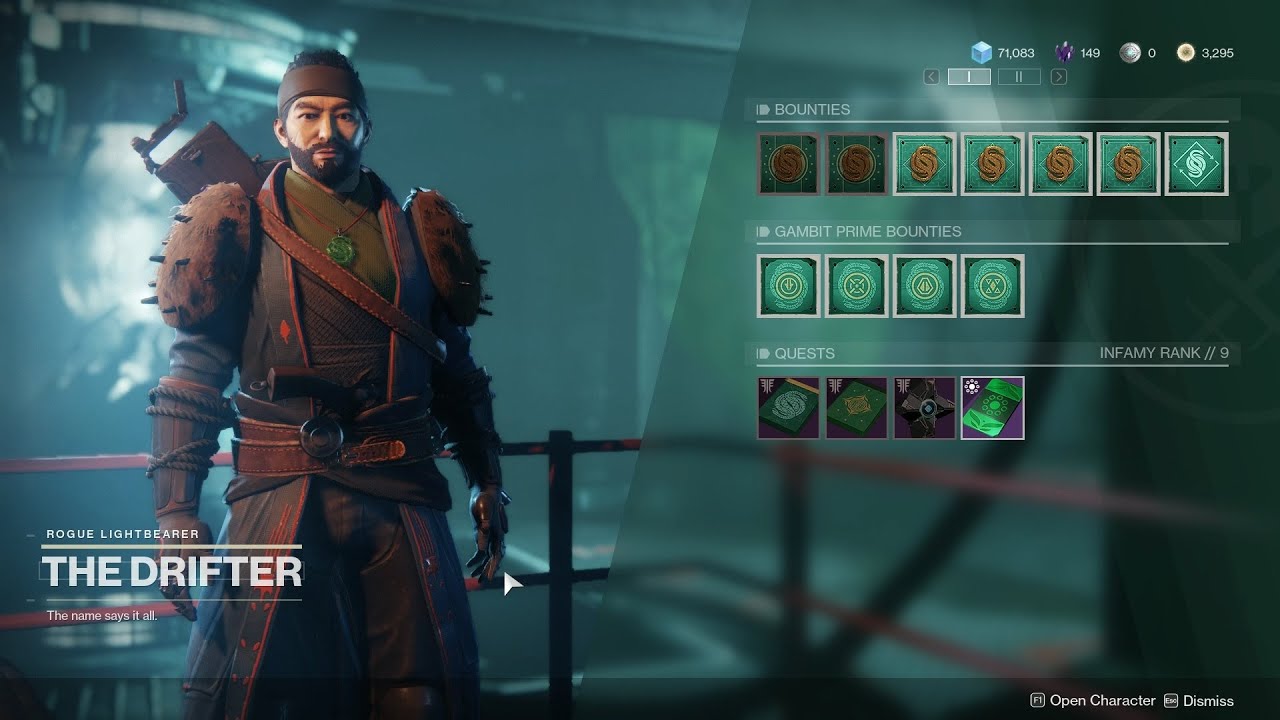Open the green serpent book quest
The width and height of the screenshot is (1280, 720).
pyautogui.click(x=788, y=408)
